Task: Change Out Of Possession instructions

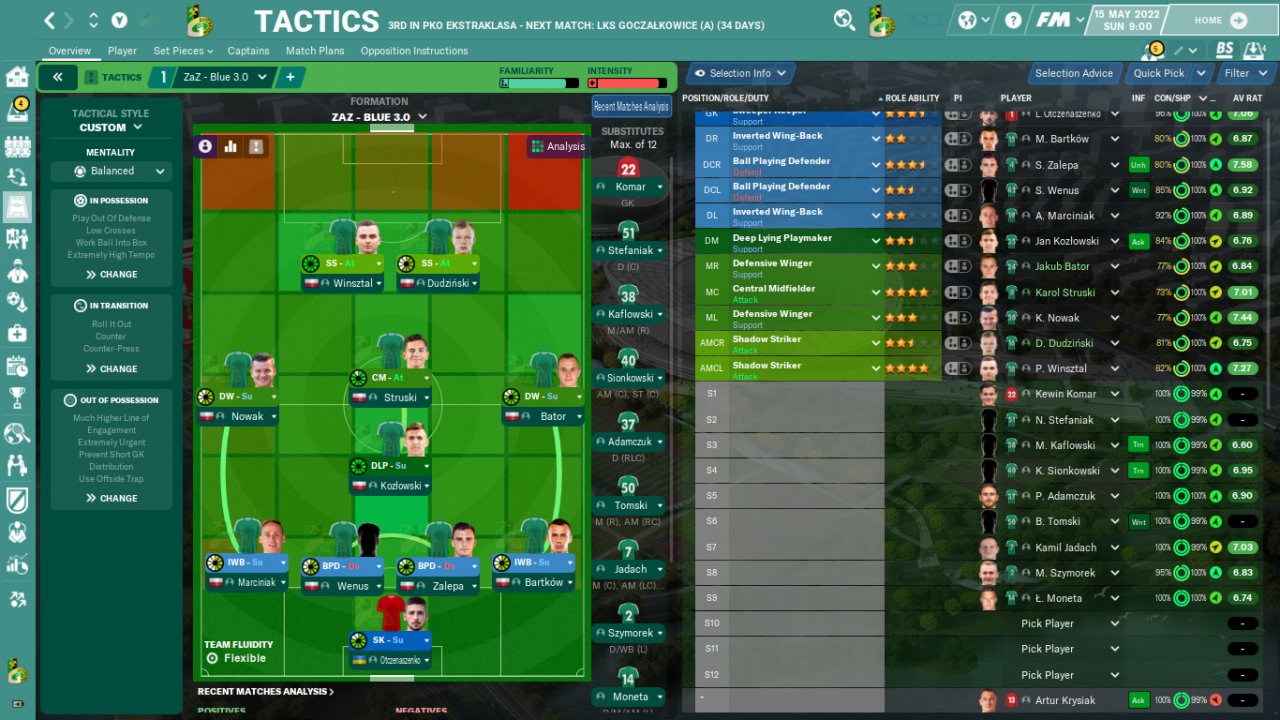Action: [111, 498]
